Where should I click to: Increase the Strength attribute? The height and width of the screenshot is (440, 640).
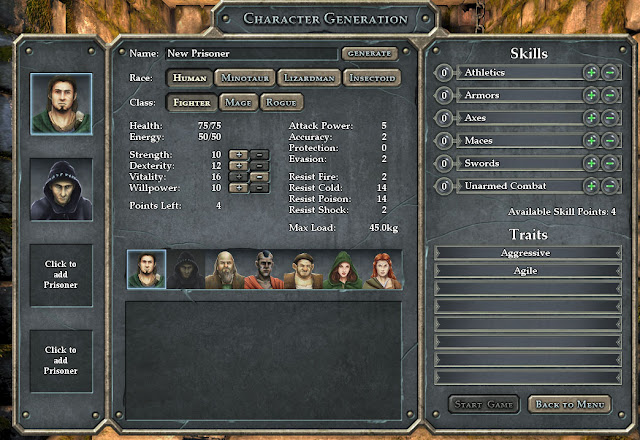[238, 155]
